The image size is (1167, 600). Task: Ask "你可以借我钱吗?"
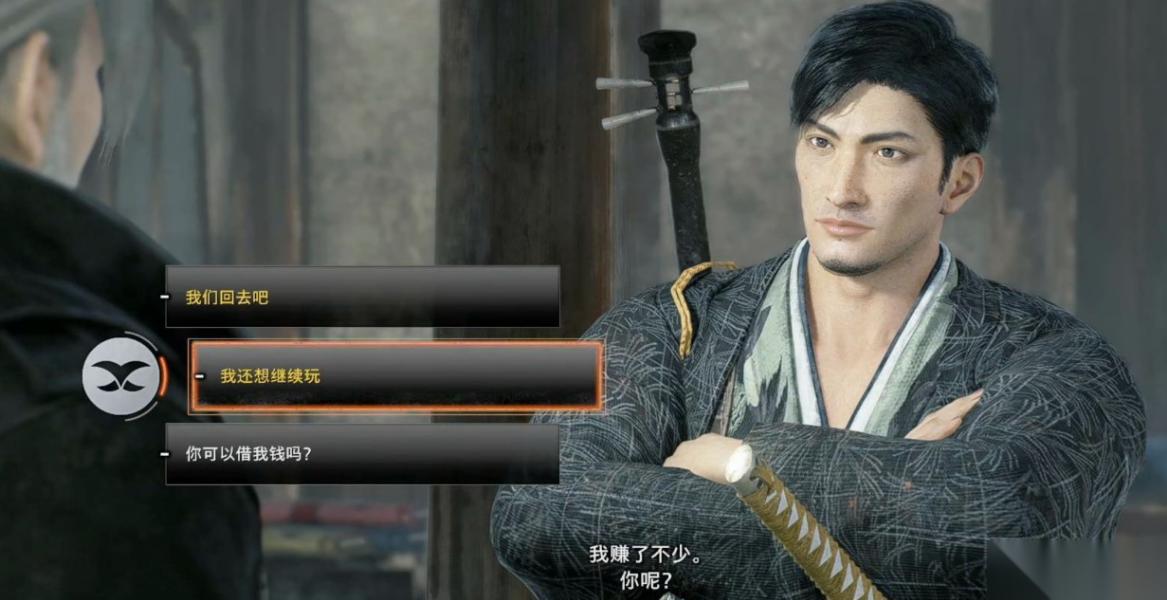click(362, 454)
